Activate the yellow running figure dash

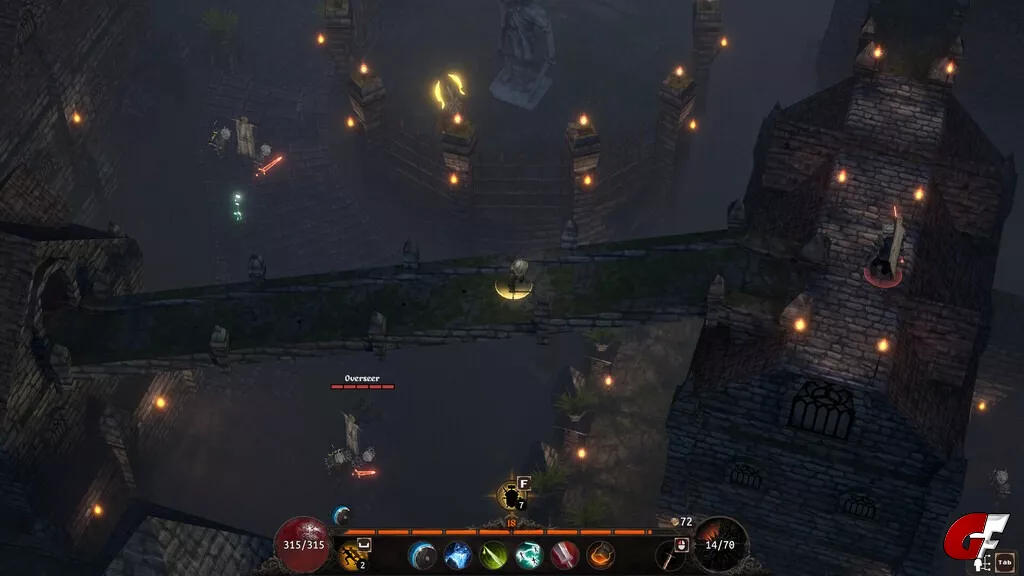351,556
